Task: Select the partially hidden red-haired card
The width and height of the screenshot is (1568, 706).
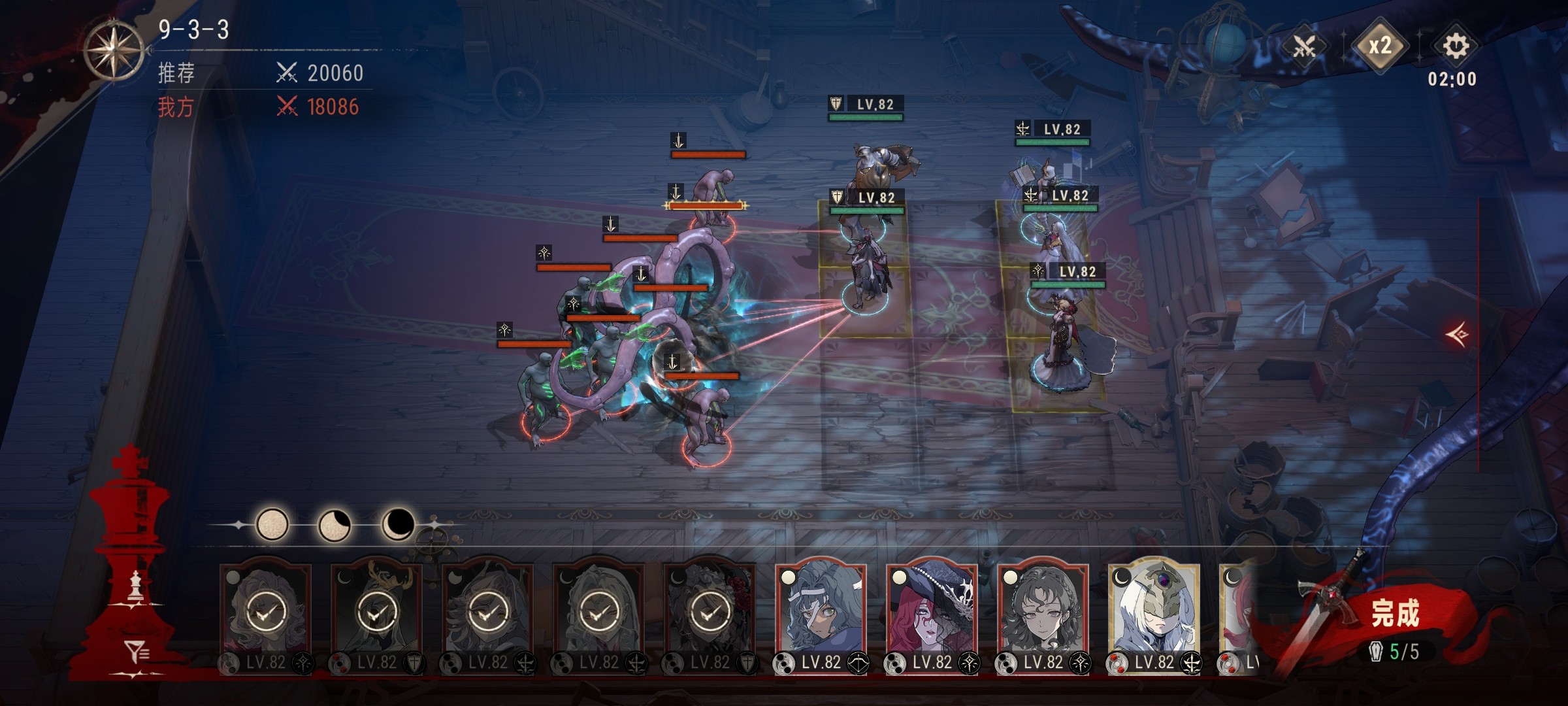Action: tap(1236, 608)
